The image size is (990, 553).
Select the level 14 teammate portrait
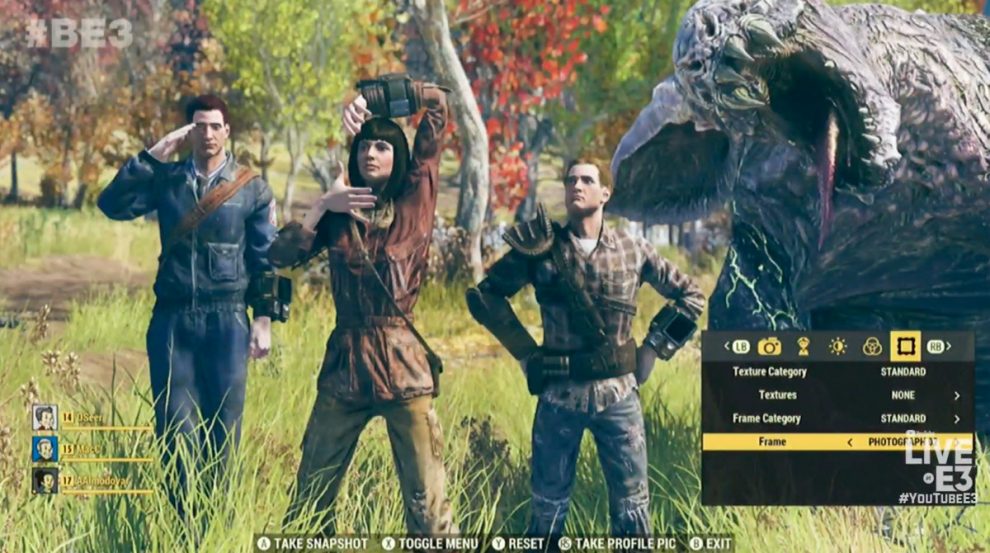44,417
